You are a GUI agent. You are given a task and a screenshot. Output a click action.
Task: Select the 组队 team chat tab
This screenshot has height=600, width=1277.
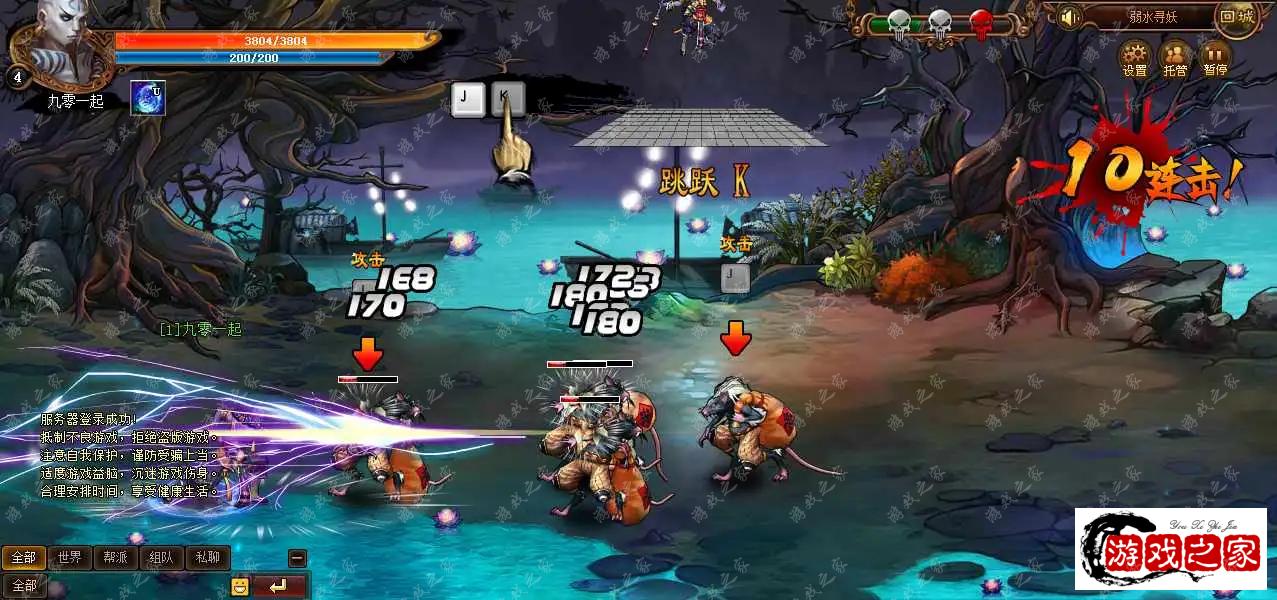coord(161,557)
